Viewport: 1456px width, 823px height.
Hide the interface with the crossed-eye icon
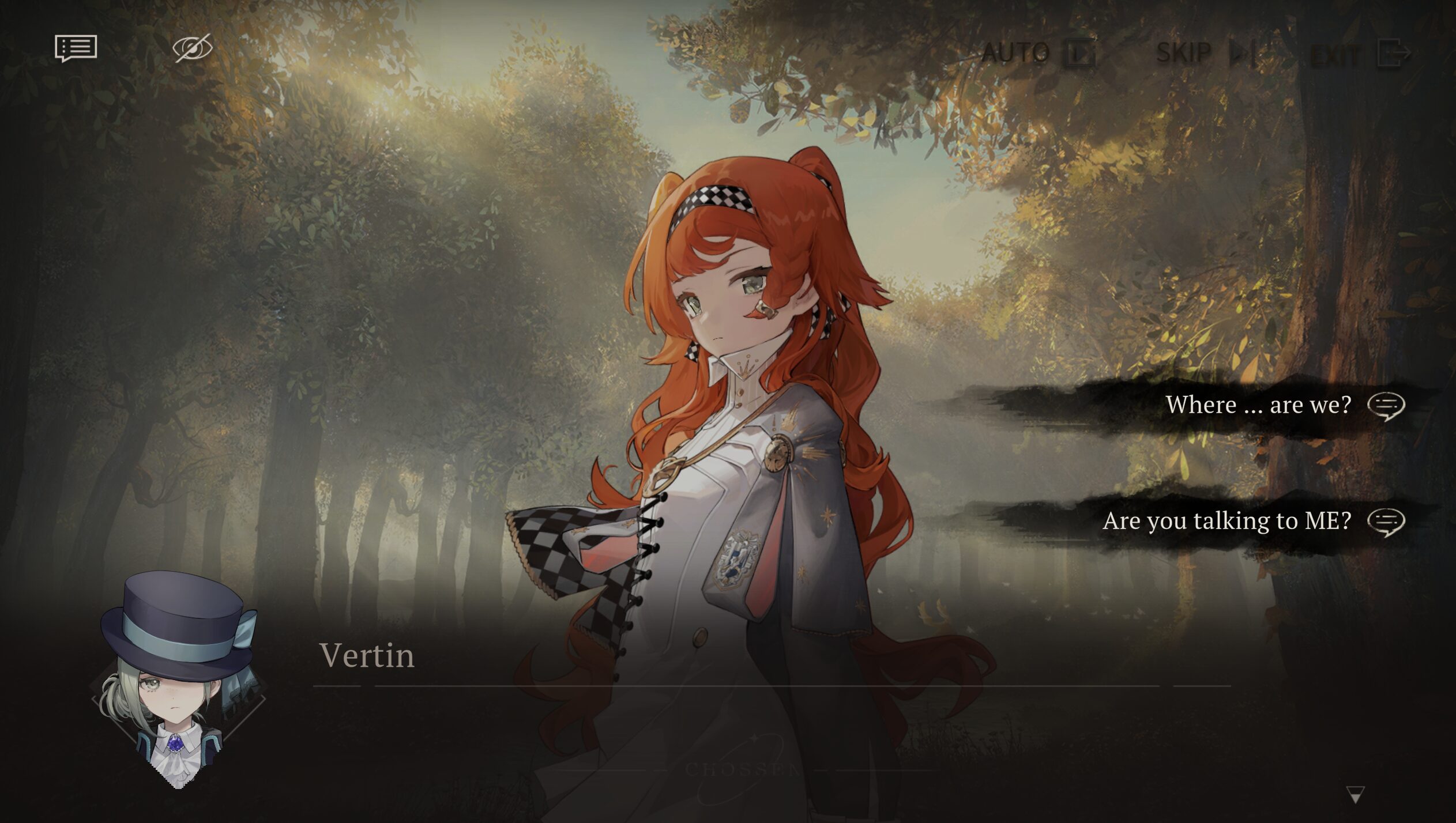click(x=193, y=48)
